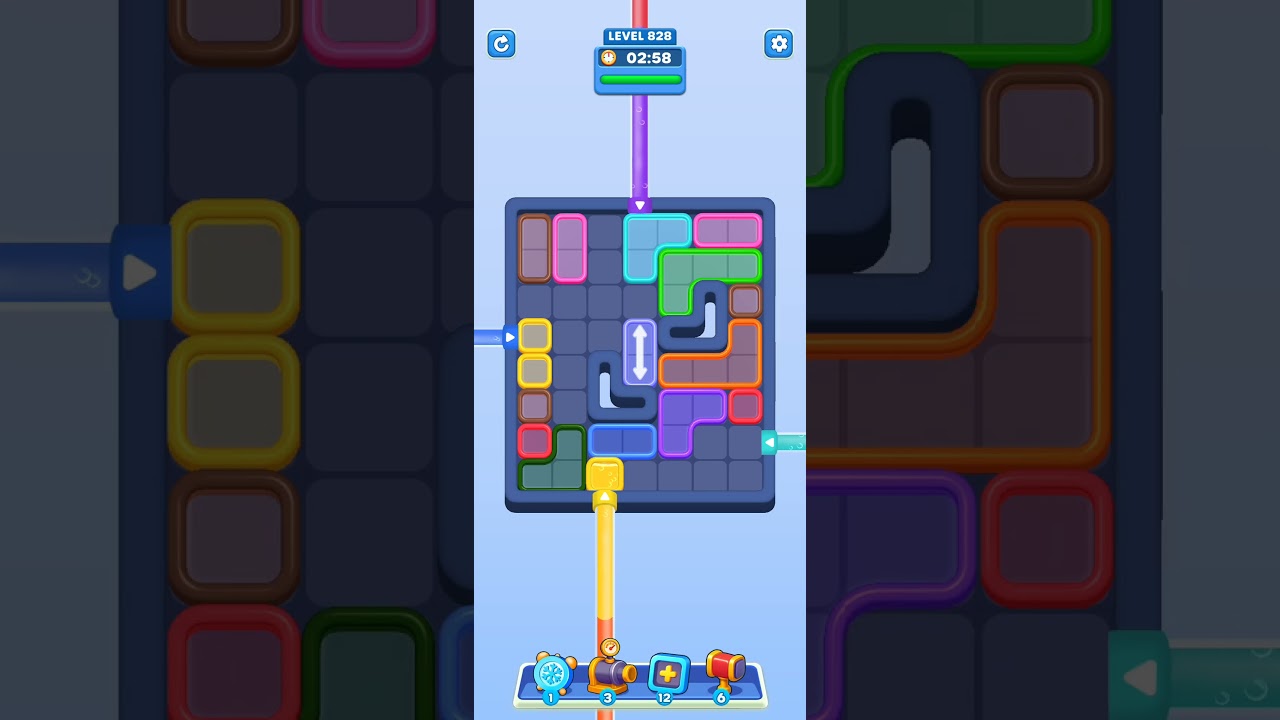Tap the purple block with double arrows
The width and height of the screenshot is (1280, 720).
pos(640,354)
